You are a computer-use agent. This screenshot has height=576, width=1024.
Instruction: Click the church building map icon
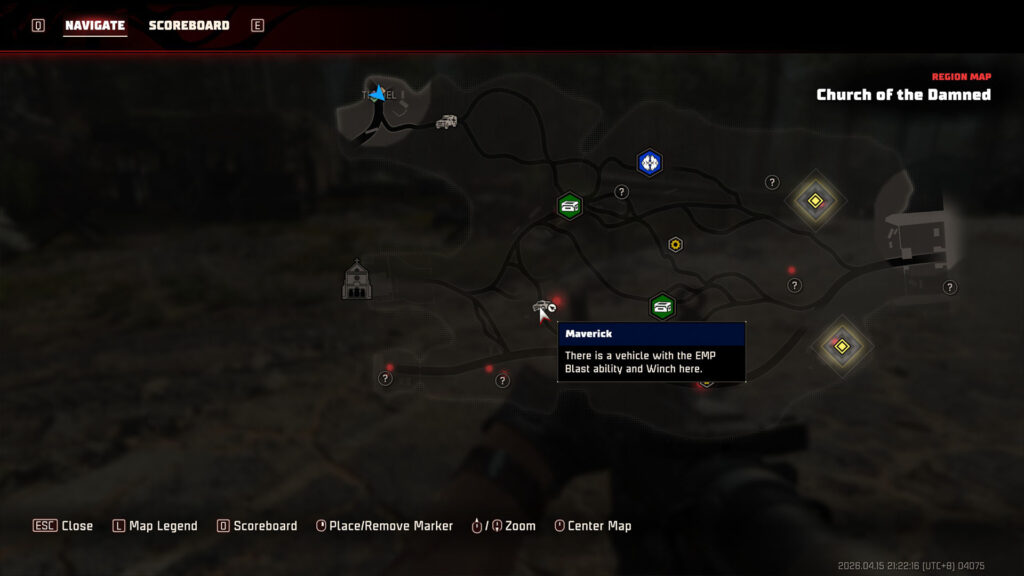357,281
